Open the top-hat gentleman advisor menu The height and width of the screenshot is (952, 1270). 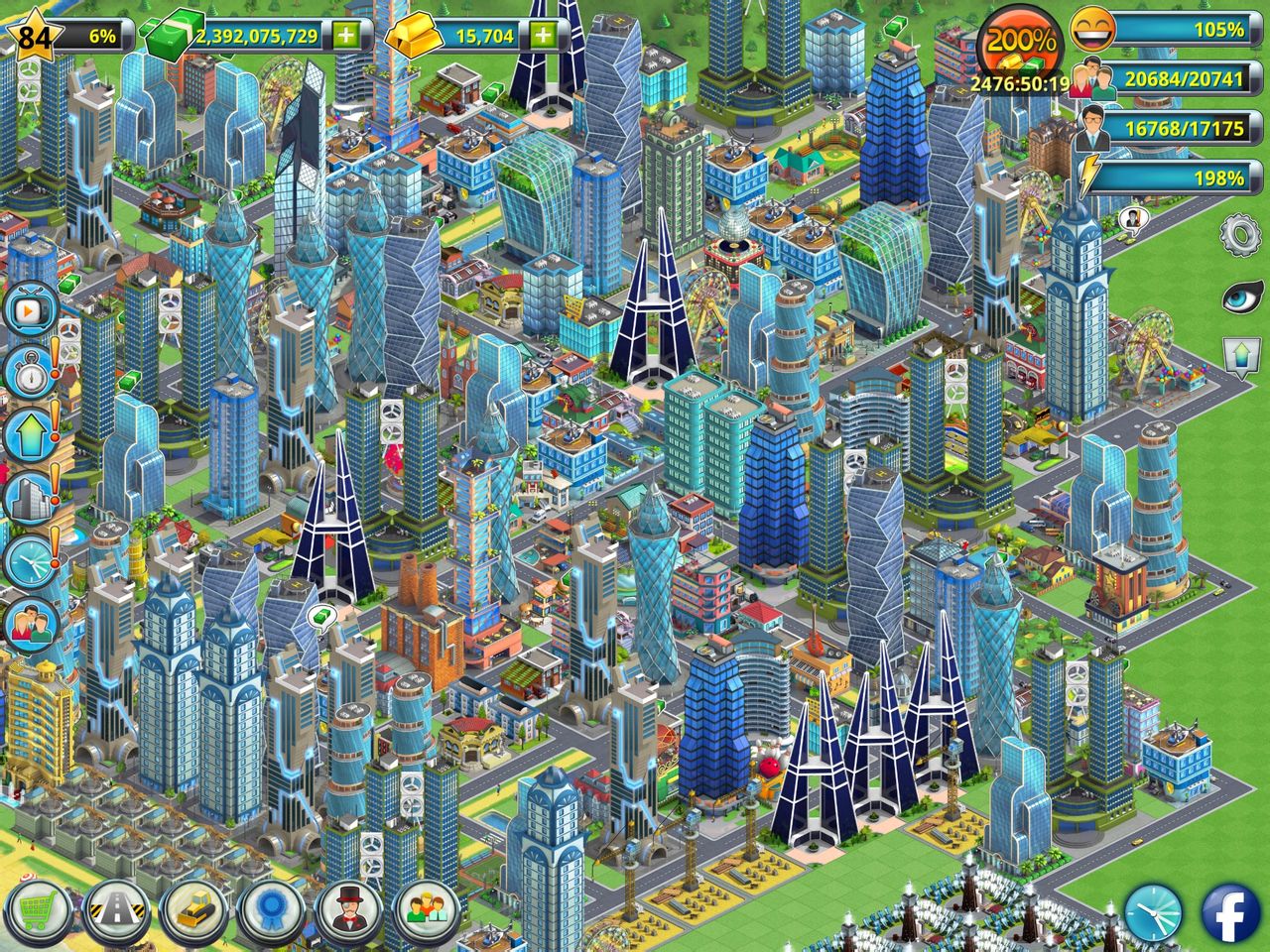pos(348,909)
